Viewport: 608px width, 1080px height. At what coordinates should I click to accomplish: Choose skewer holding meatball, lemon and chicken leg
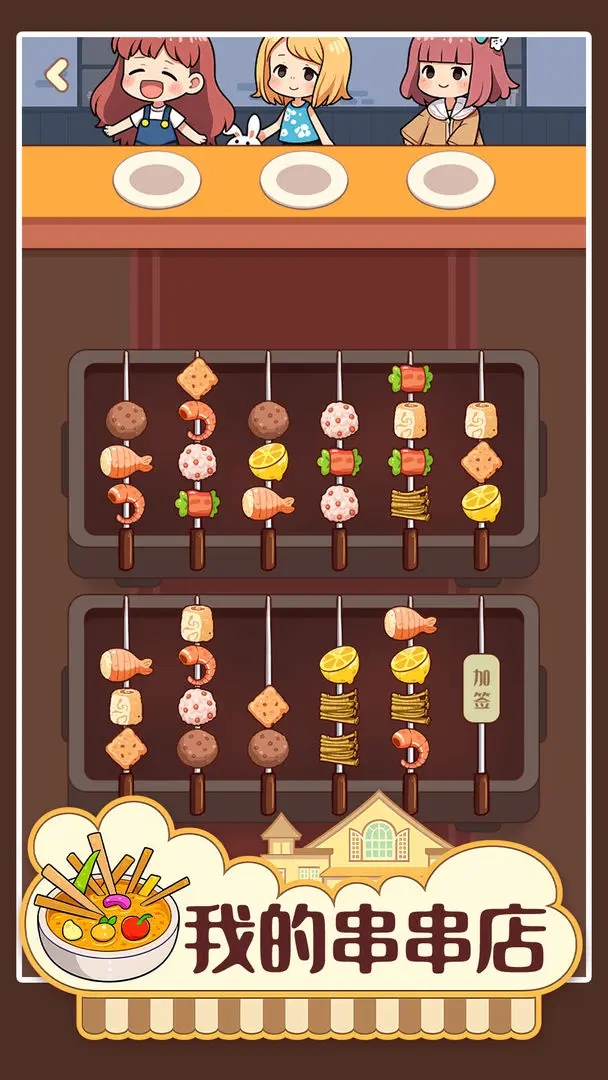tap(268, 460)
